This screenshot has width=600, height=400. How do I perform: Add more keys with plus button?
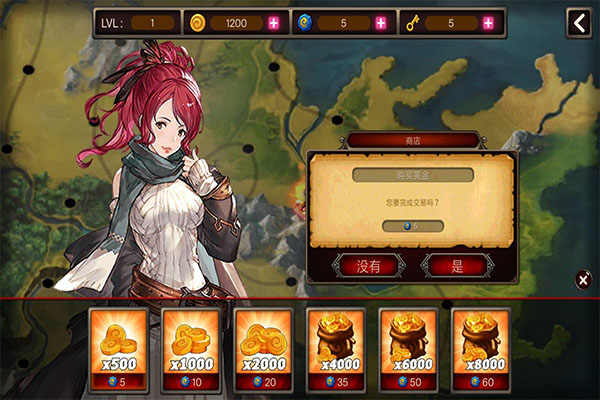point(488,23)
